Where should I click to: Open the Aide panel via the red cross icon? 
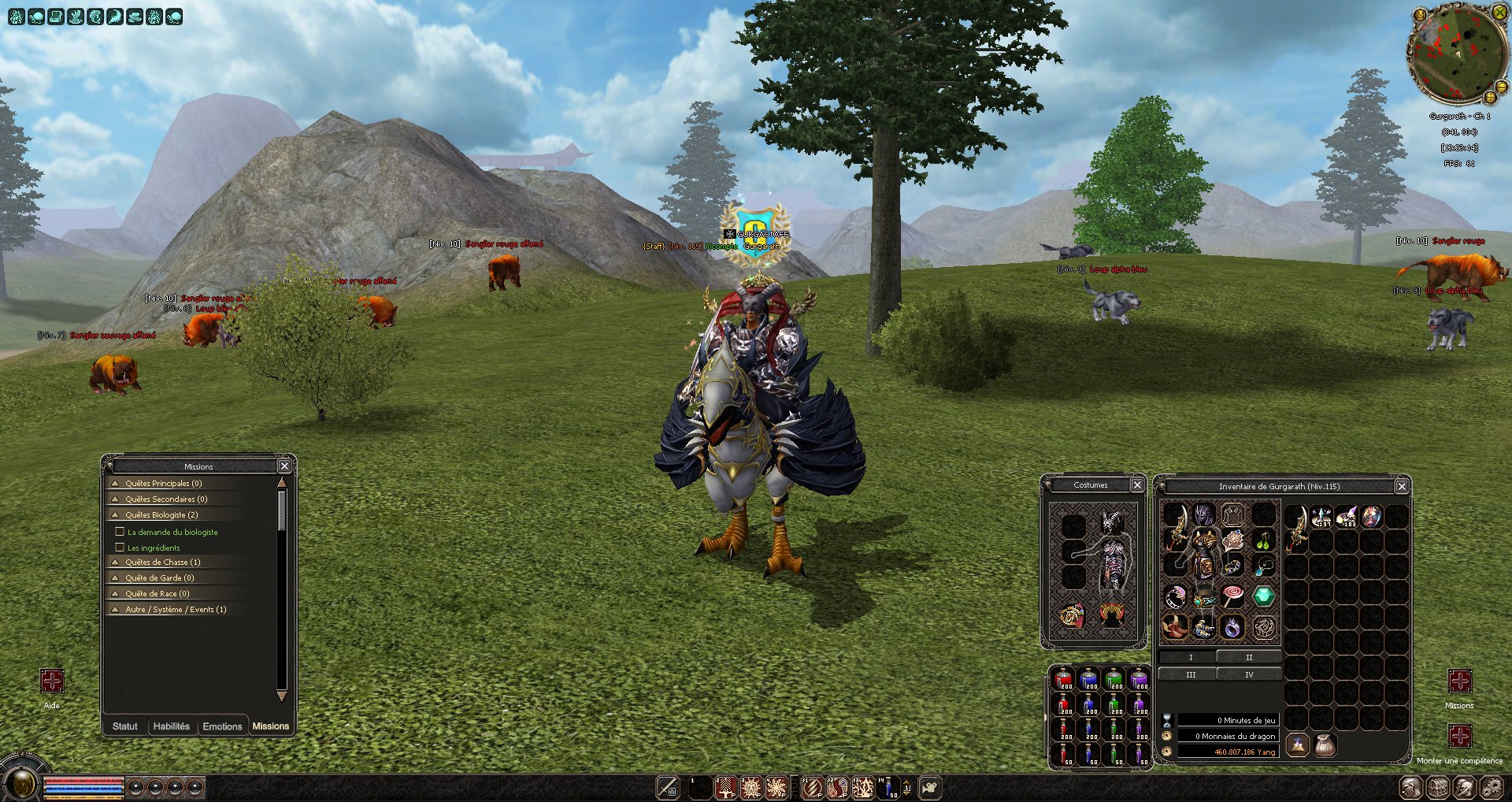(x=52, y=679)
